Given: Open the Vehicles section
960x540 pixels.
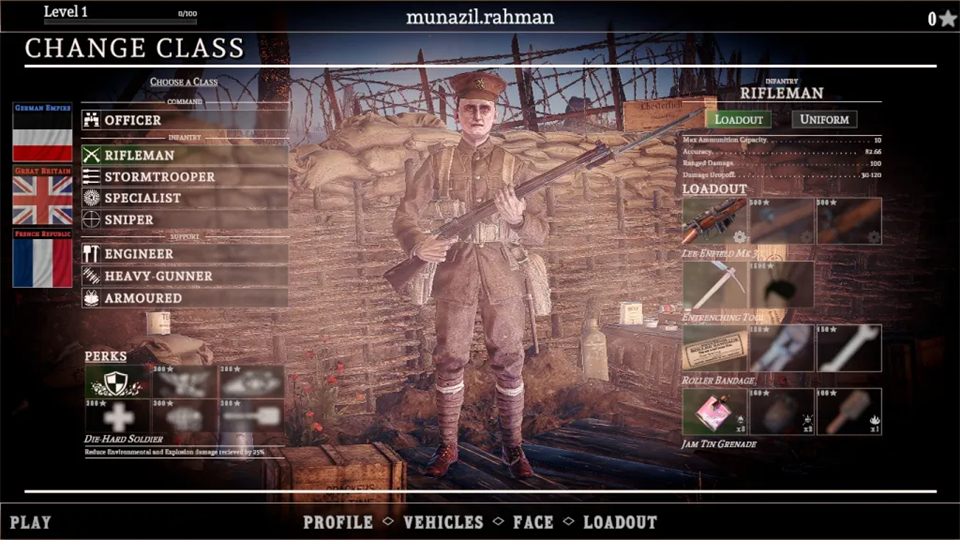Looking at the screenshot, I should click(442, 522).
